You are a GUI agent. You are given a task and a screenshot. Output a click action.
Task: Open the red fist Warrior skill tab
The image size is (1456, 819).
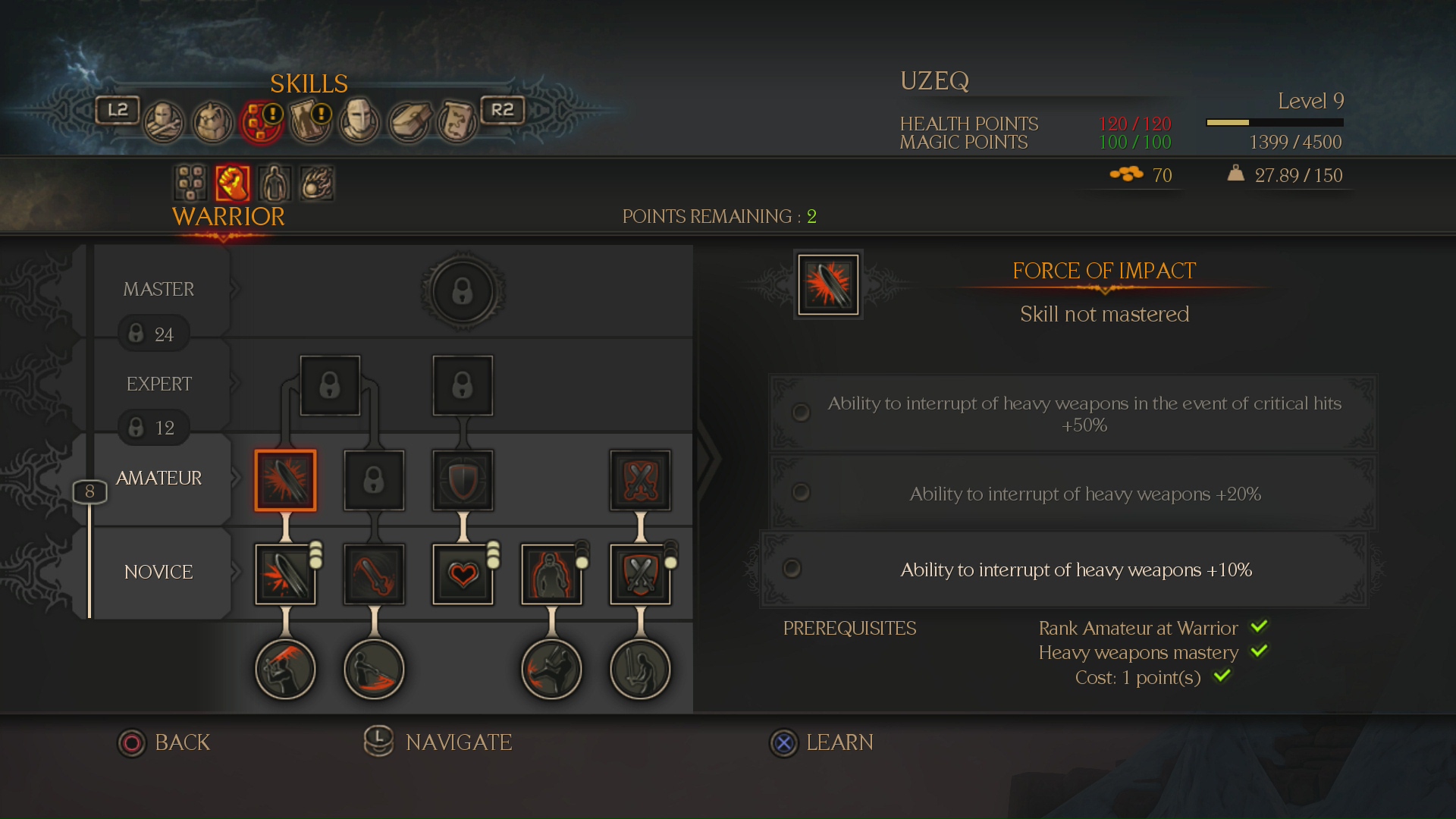pos(232,183)
